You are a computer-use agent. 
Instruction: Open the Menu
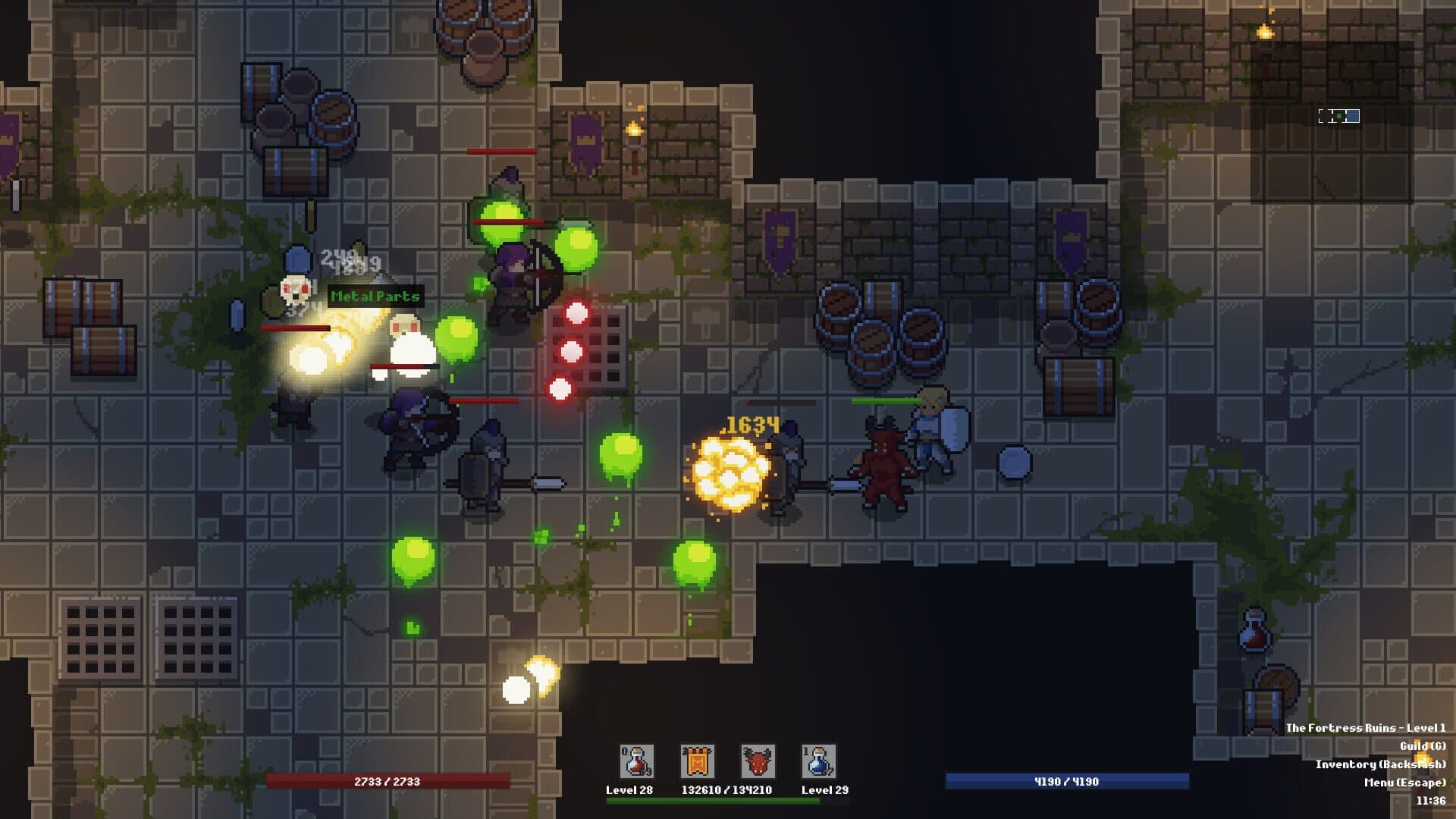pos(1404,783)
